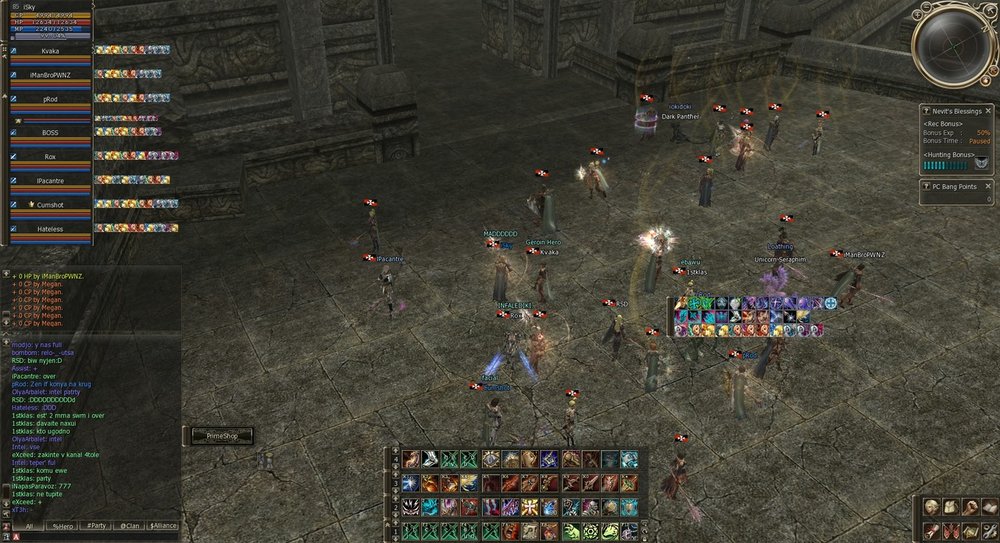Select party member IPacantre
Screen dimensions: 1000x543
(50, 181)
